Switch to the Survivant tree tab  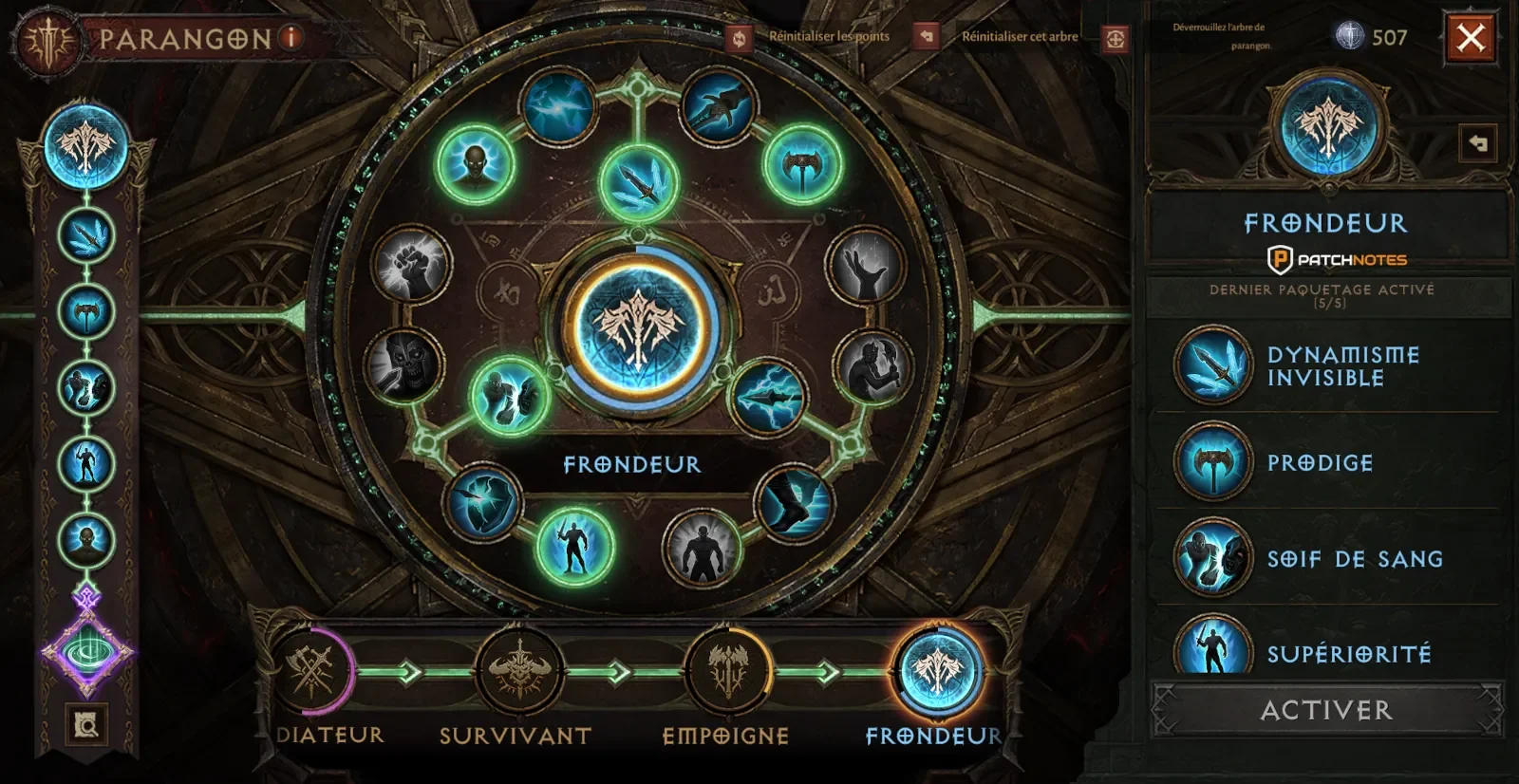518,672
